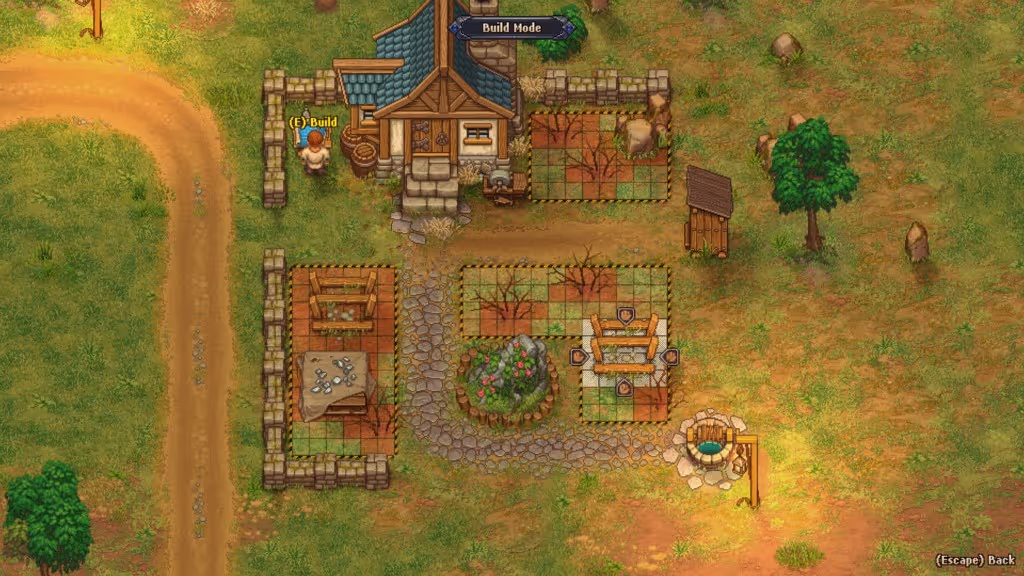Click the hand marker pointing upward at the blueprint
Image resolution: width=1024 pixels, height=576 pixels.
pyautogui.click(x=625, y=386)
